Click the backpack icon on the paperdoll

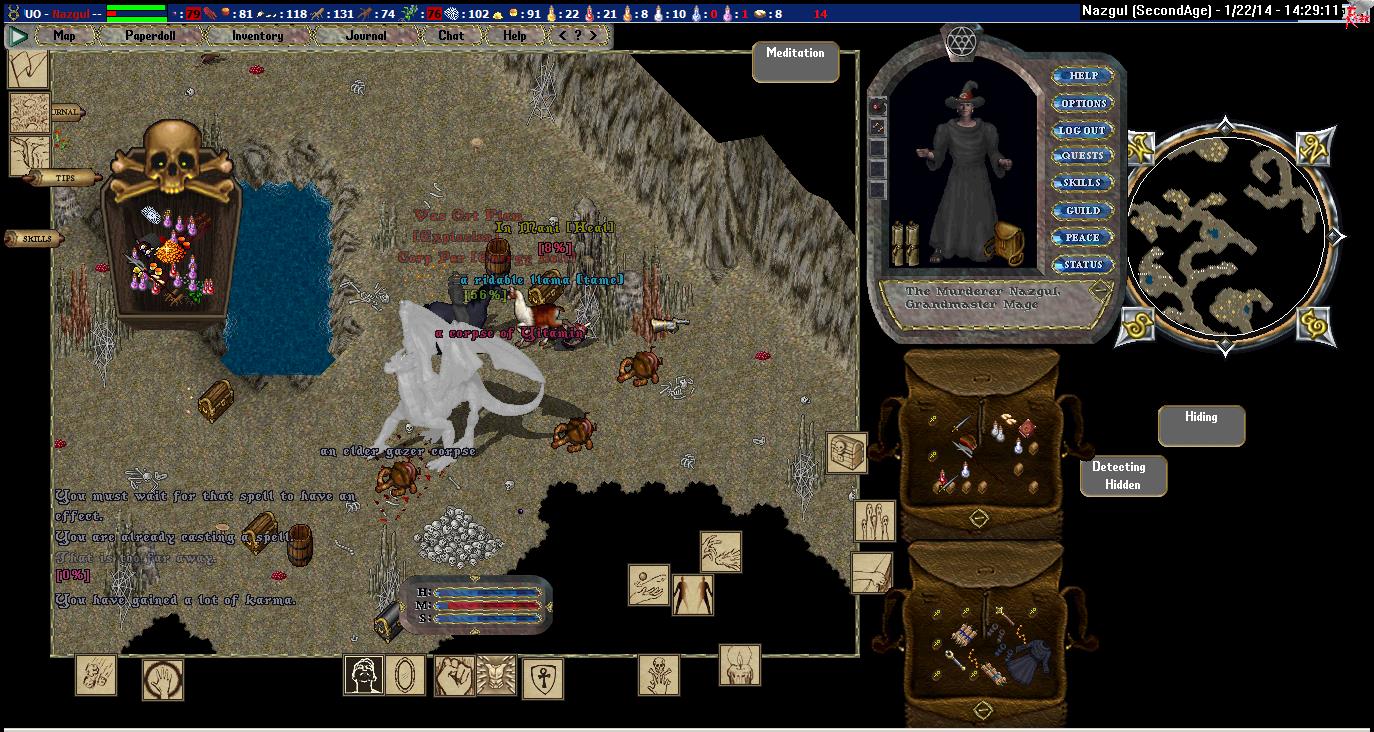point(1003,242)
